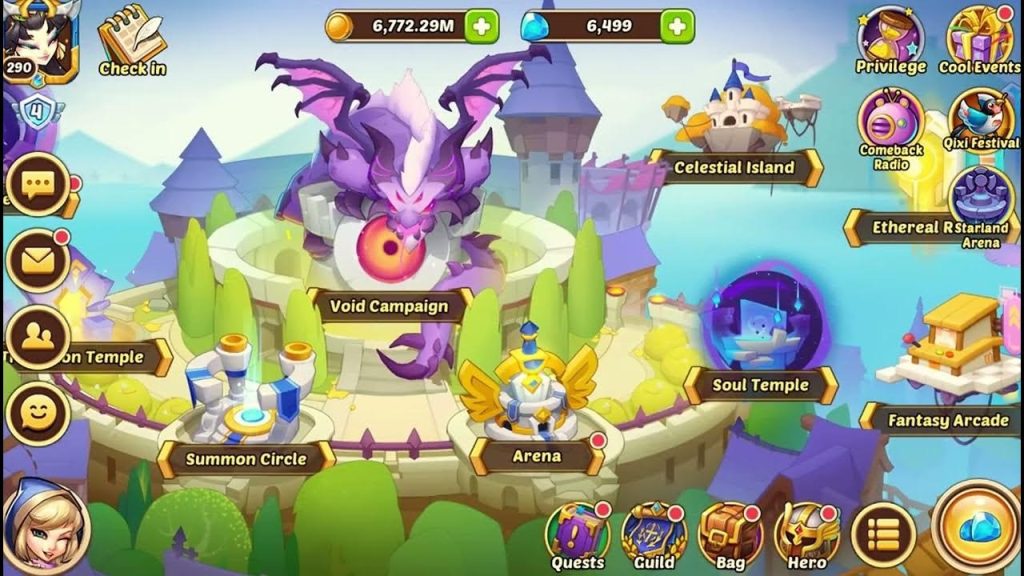Enter the Void Campaign

(x=391, y=306)
